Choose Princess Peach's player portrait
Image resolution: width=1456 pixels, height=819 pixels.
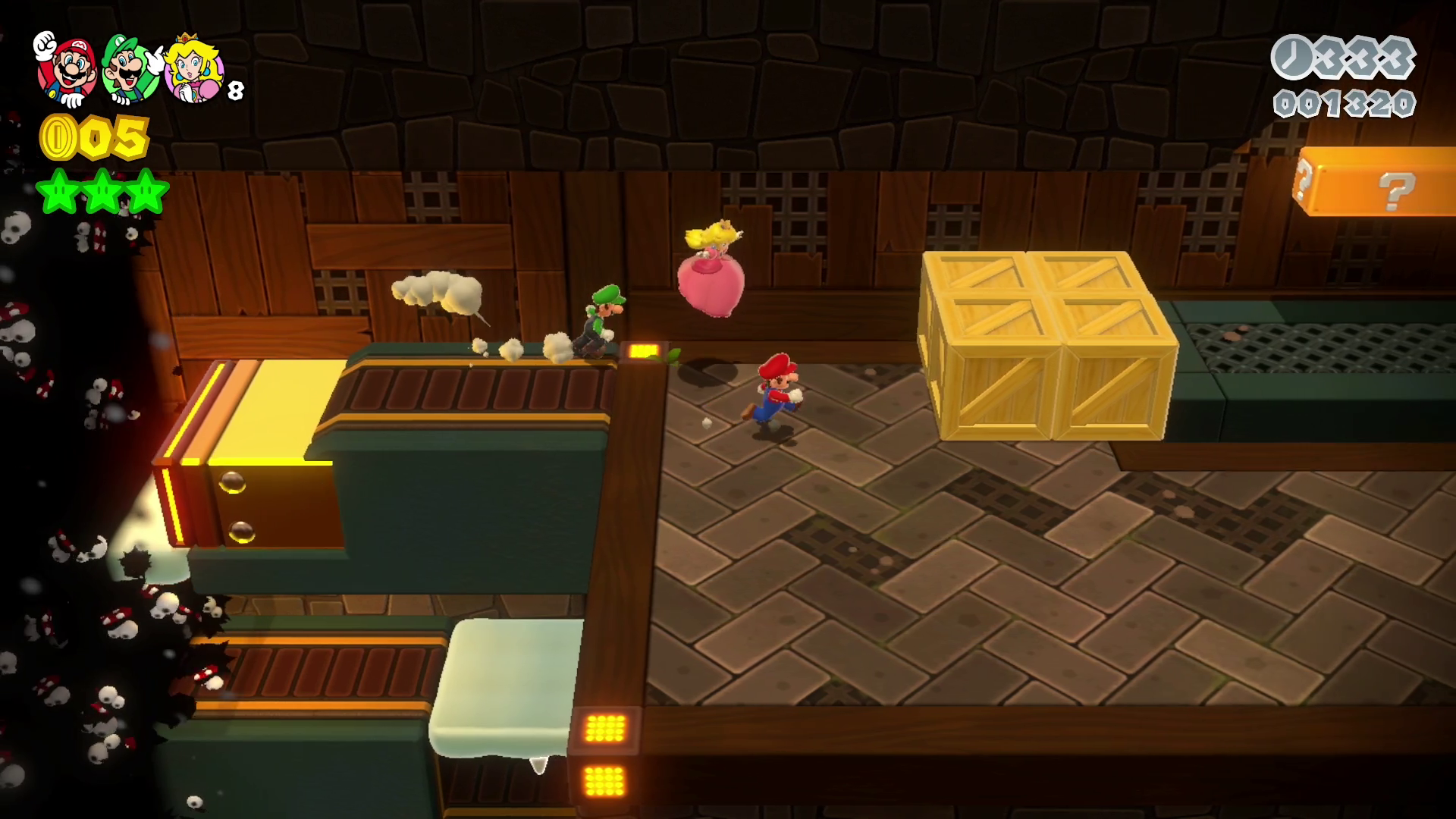(x=195, y=70)
